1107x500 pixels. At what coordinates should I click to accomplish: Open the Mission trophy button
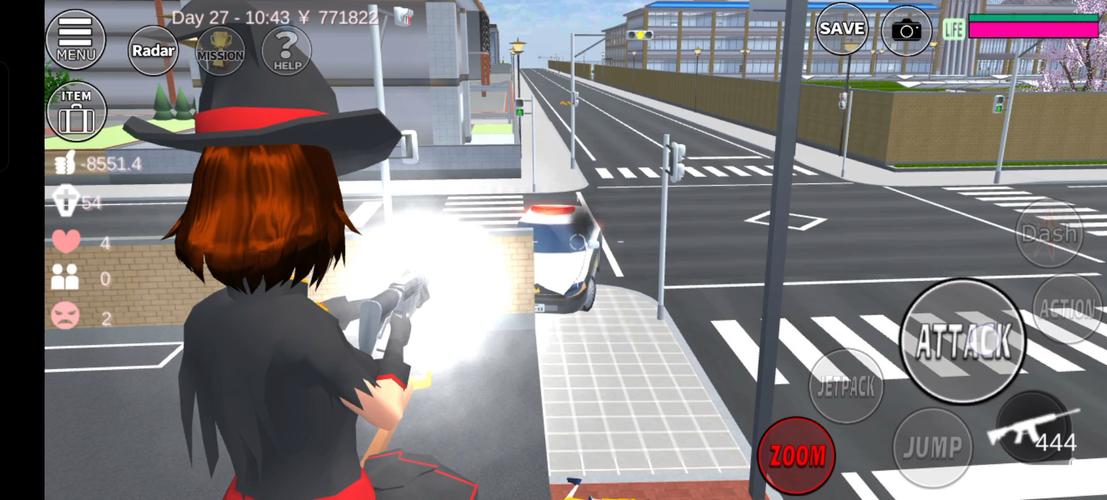tap(220, 50)
